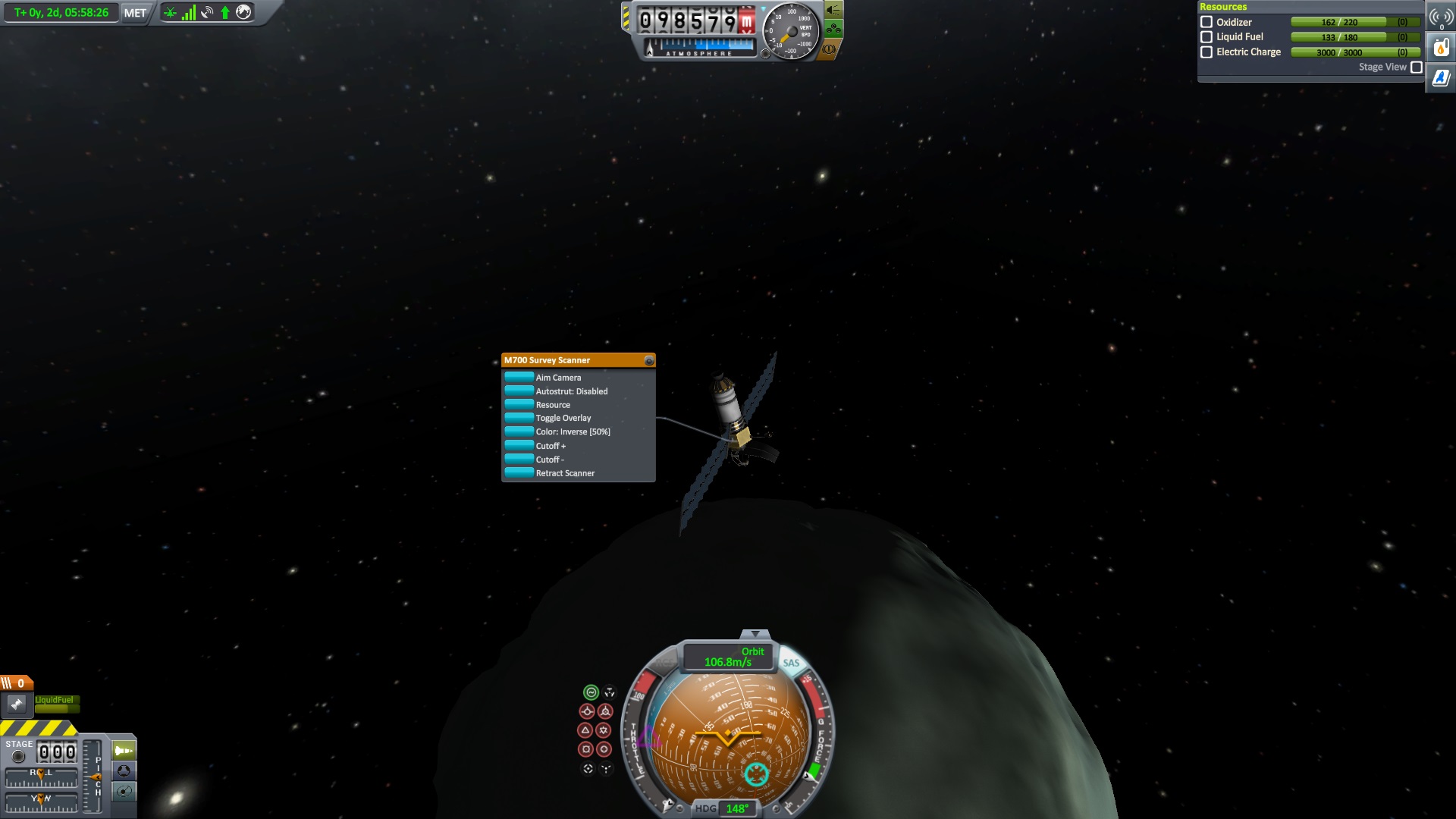Enable the Electric Charge checkbox

click(x=1207, y=52)
